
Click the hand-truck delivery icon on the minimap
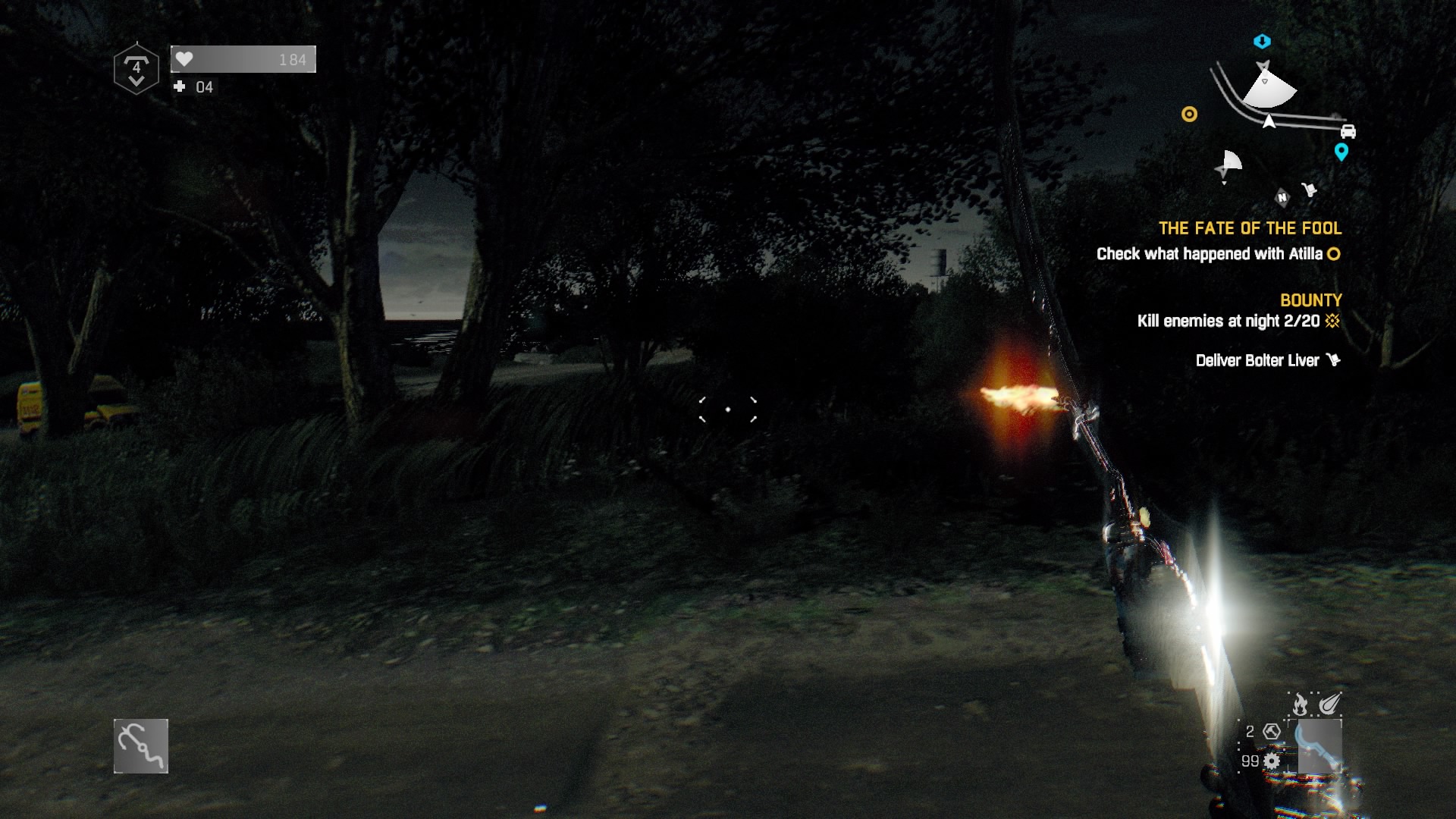tap(1310, 188)
